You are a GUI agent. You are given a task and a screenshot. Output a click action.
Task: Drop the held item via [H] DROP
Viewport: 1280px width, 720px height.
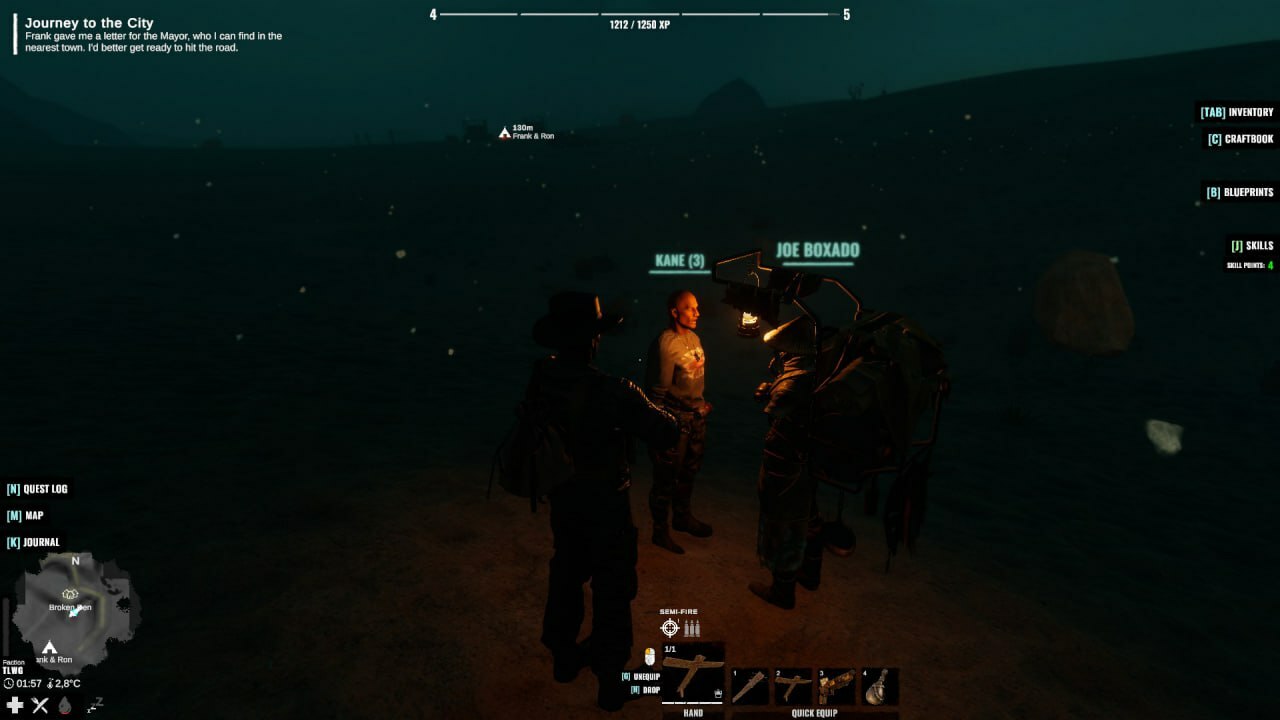[x=645, y=691]
